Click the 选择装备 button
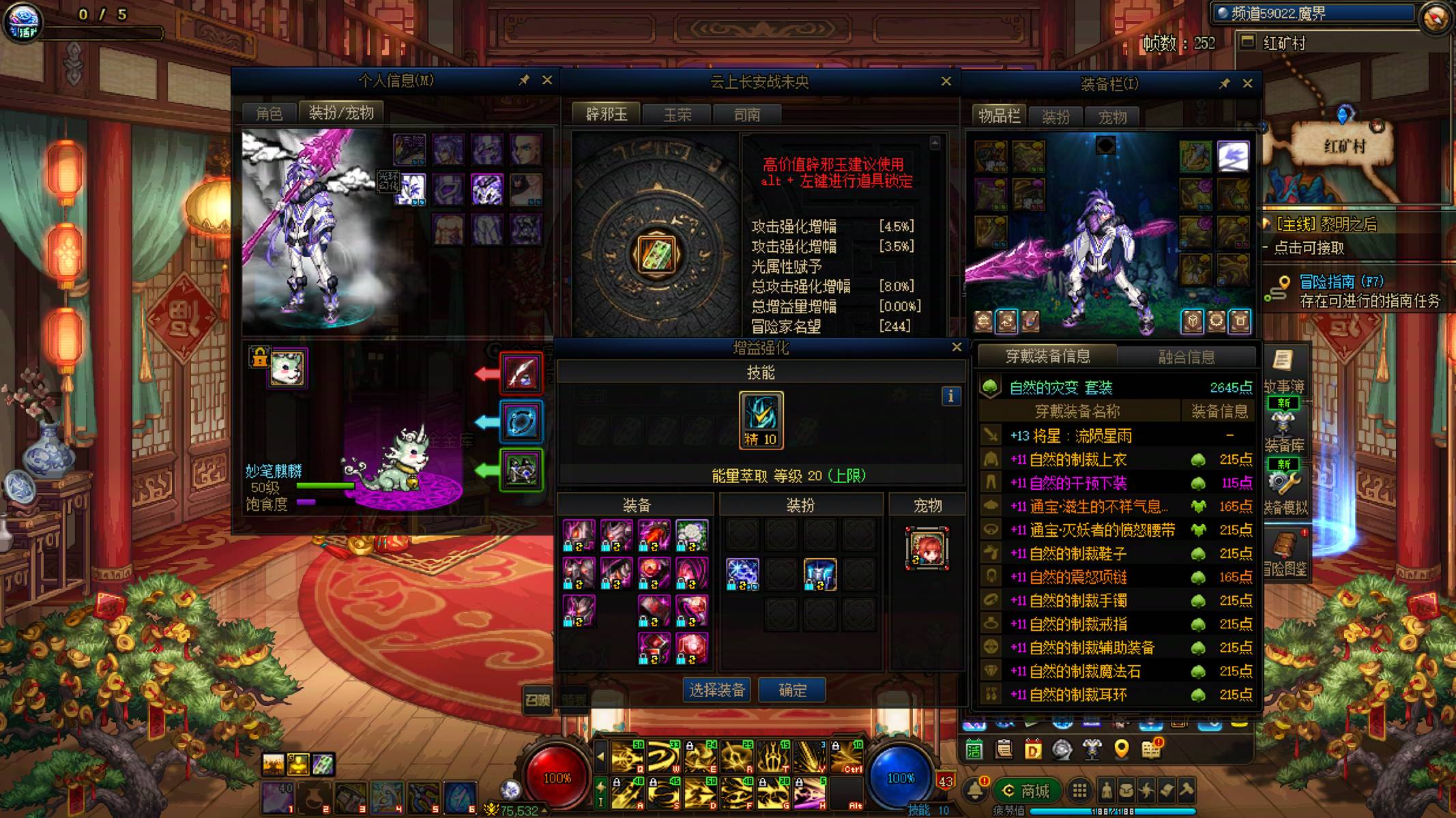1456x818 pixels. click(716, 690)
